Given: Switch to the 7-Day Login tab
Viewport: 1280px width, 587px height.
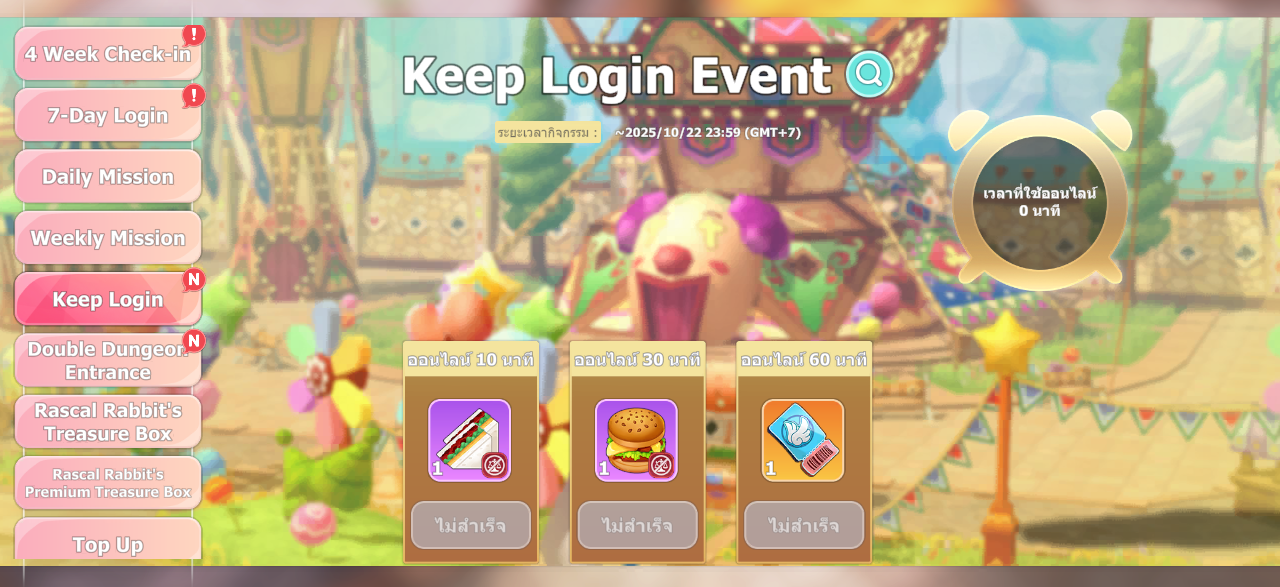Looking at the screenshot, I should 108,116.
